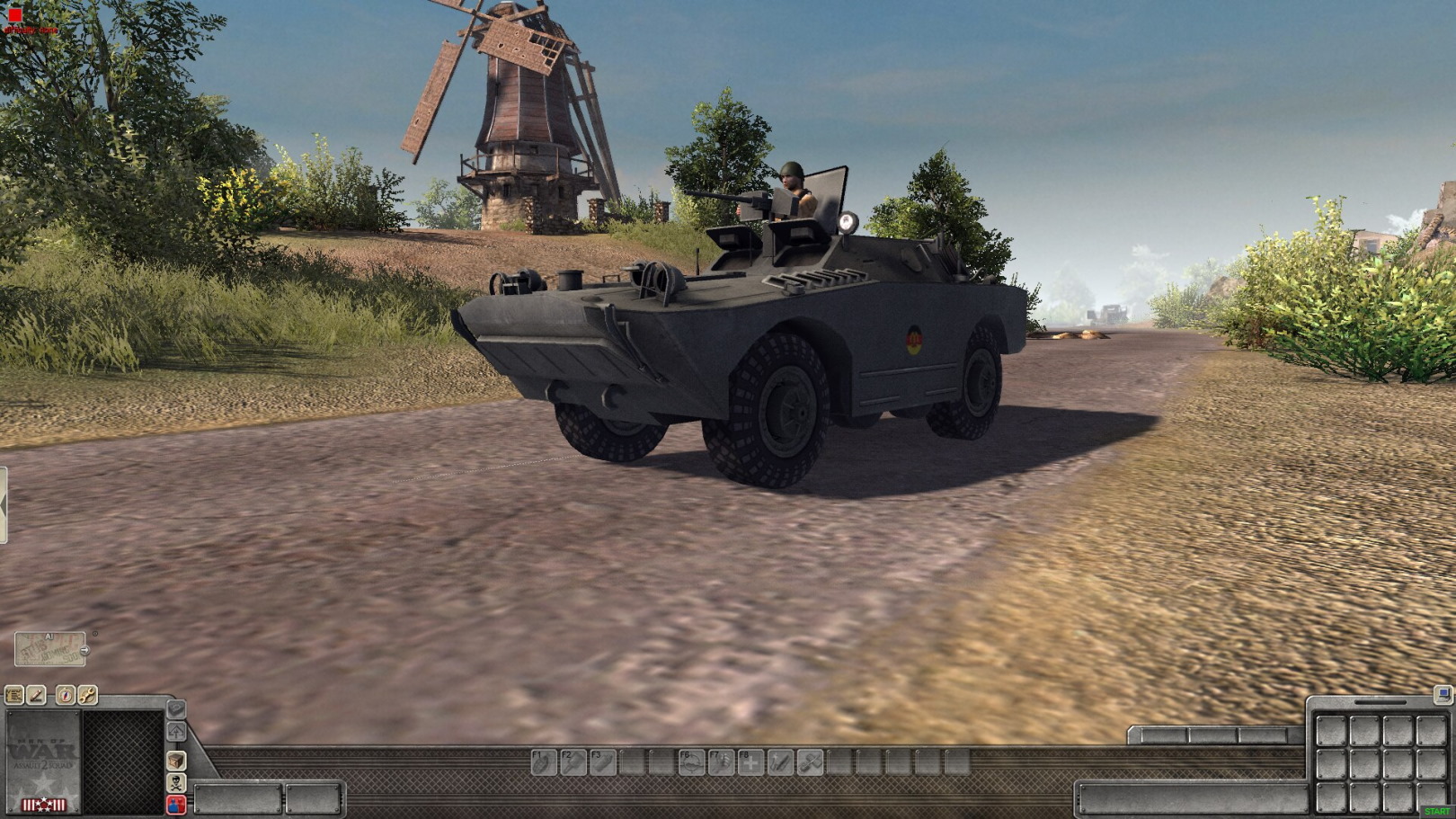Expand the left screen edge panel tab
Viewport: 1456px width, 819px height.
click(4, 505)
